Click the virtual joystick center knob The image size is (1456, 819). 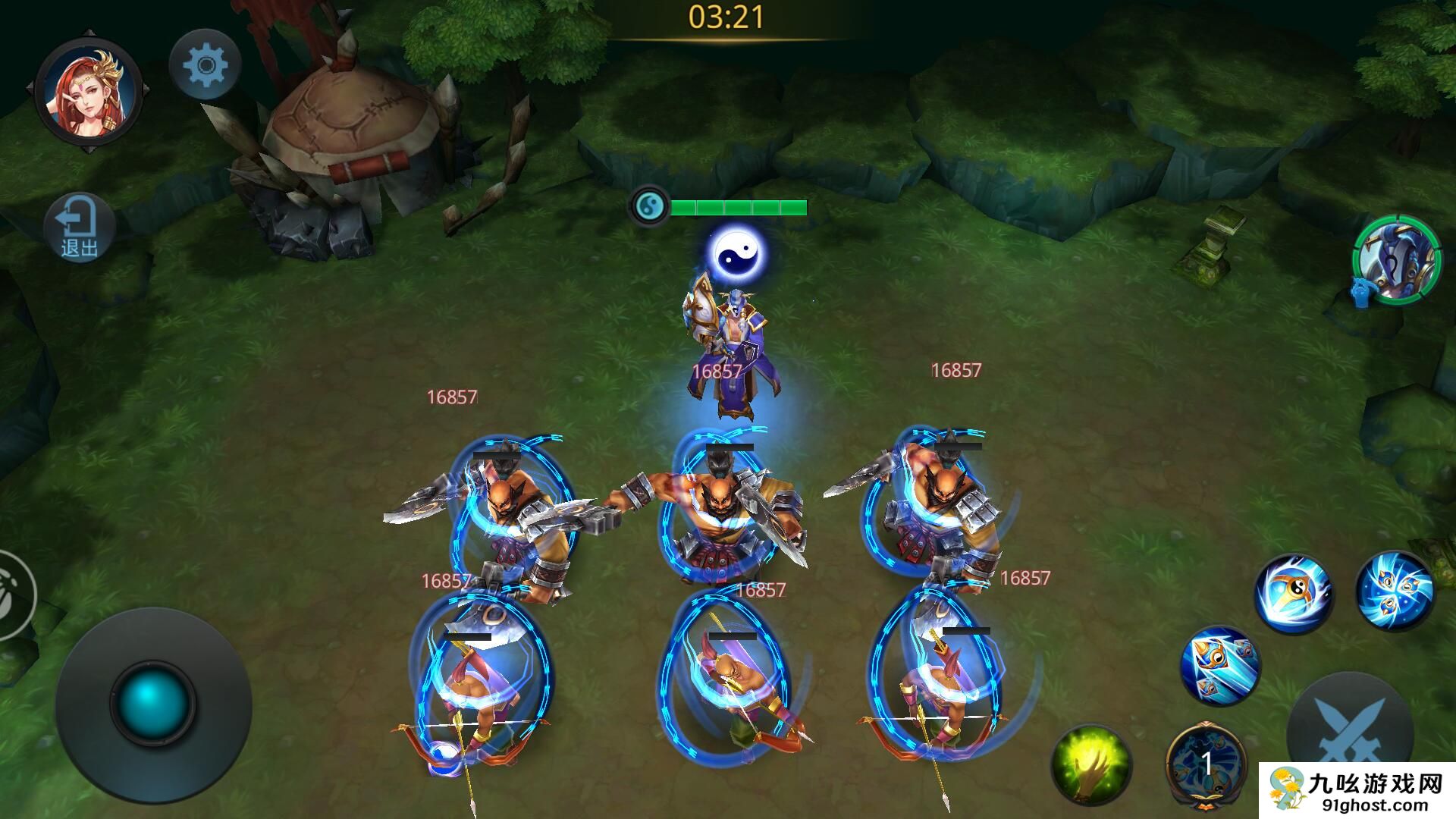pos(152,702)
